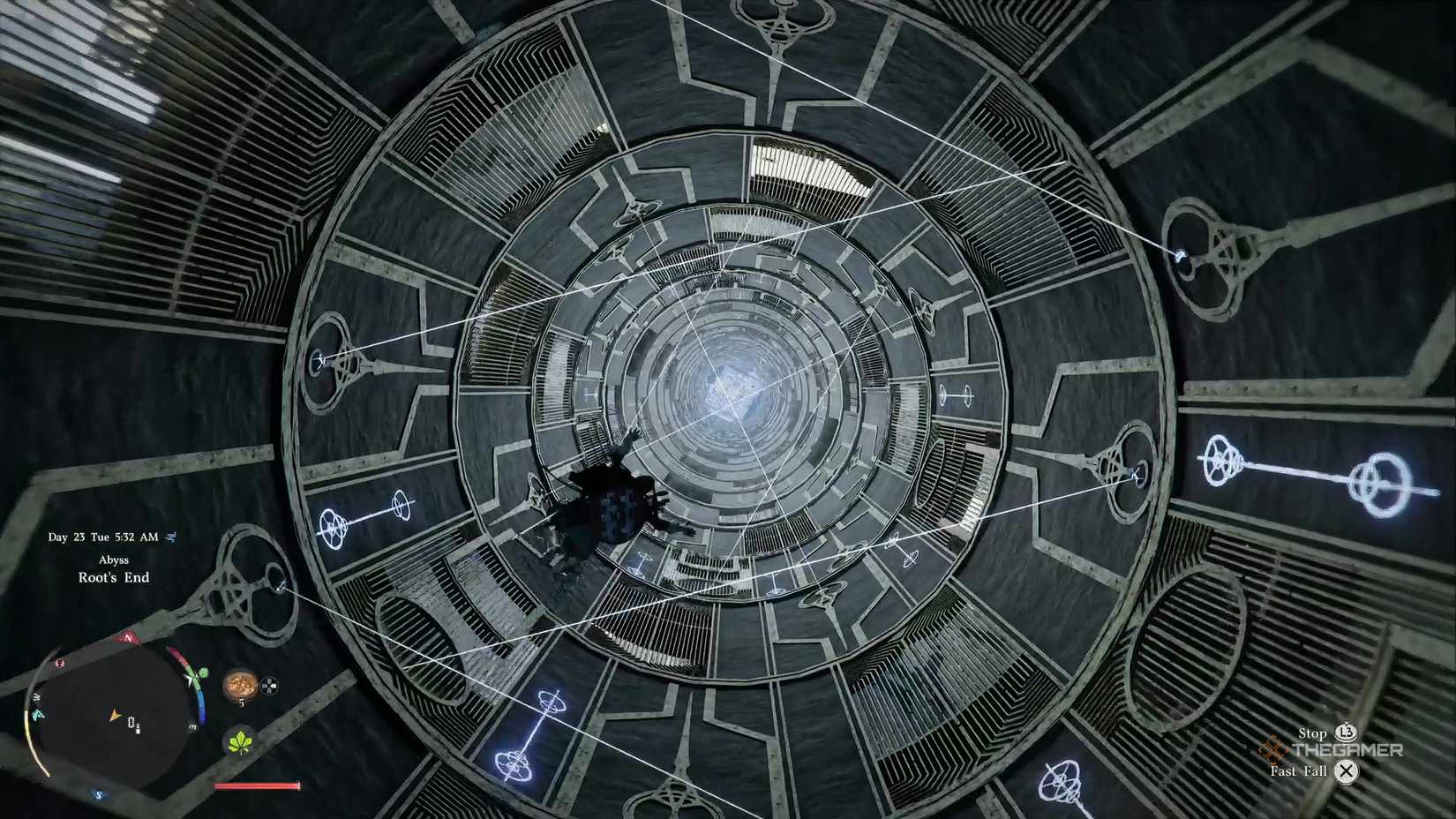
Task: Click the Stop action label
Action: [x=1312, y=733]
